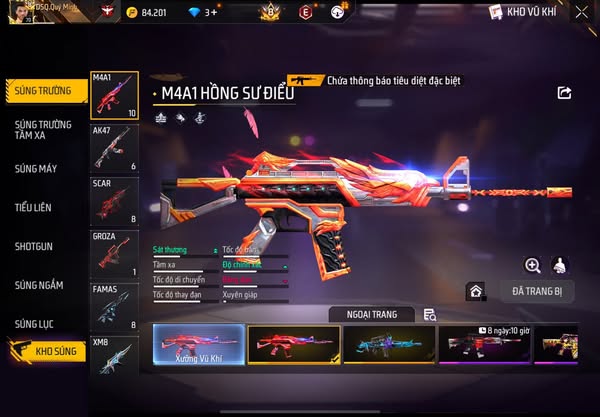The width and height of the screenshot is (600, 417).
Task: Share the M4A1 Hồng Sư Điểu skin
Action: pos(564,93)
